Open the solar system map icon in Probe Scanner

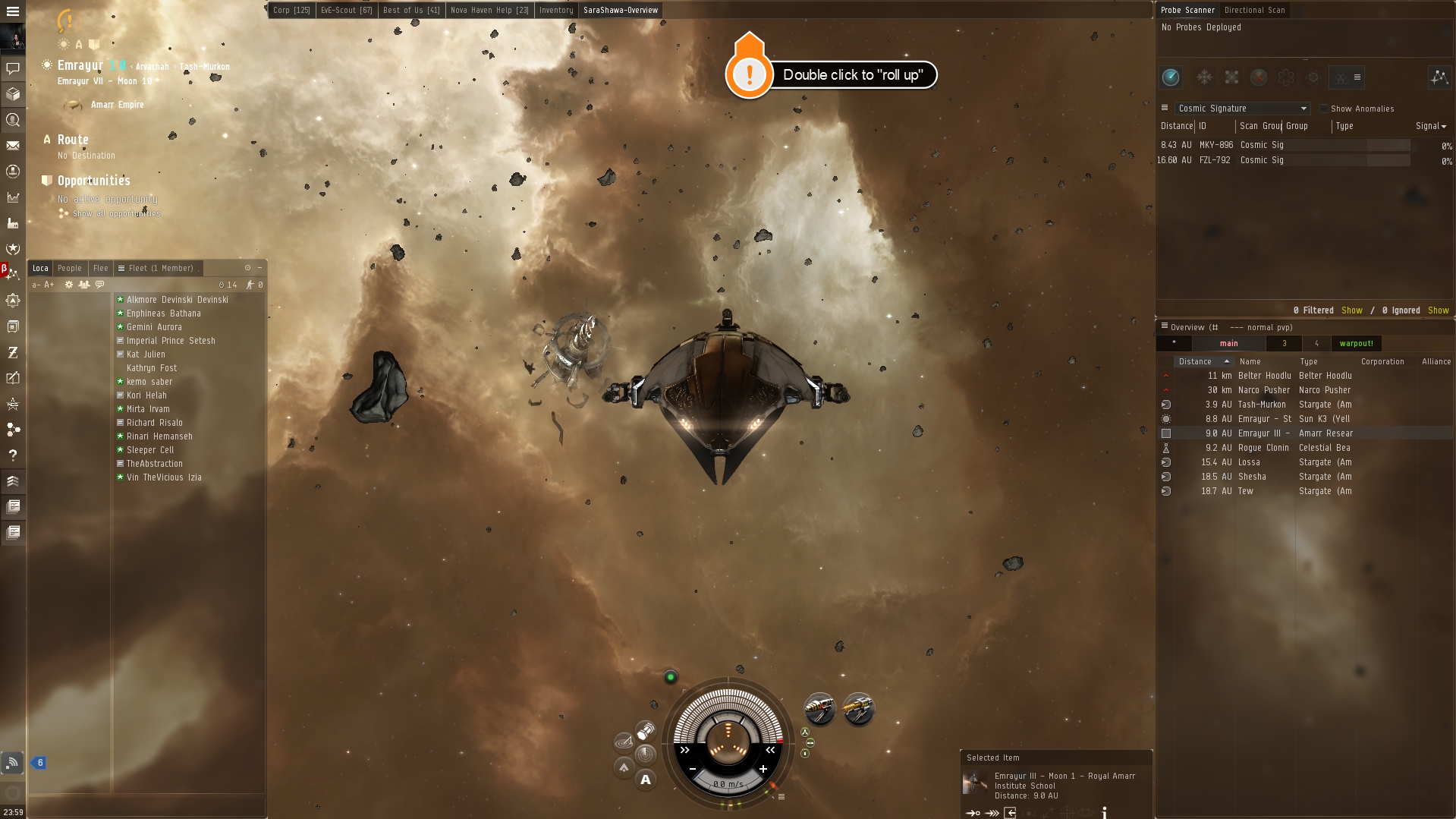click(1439, 77)
